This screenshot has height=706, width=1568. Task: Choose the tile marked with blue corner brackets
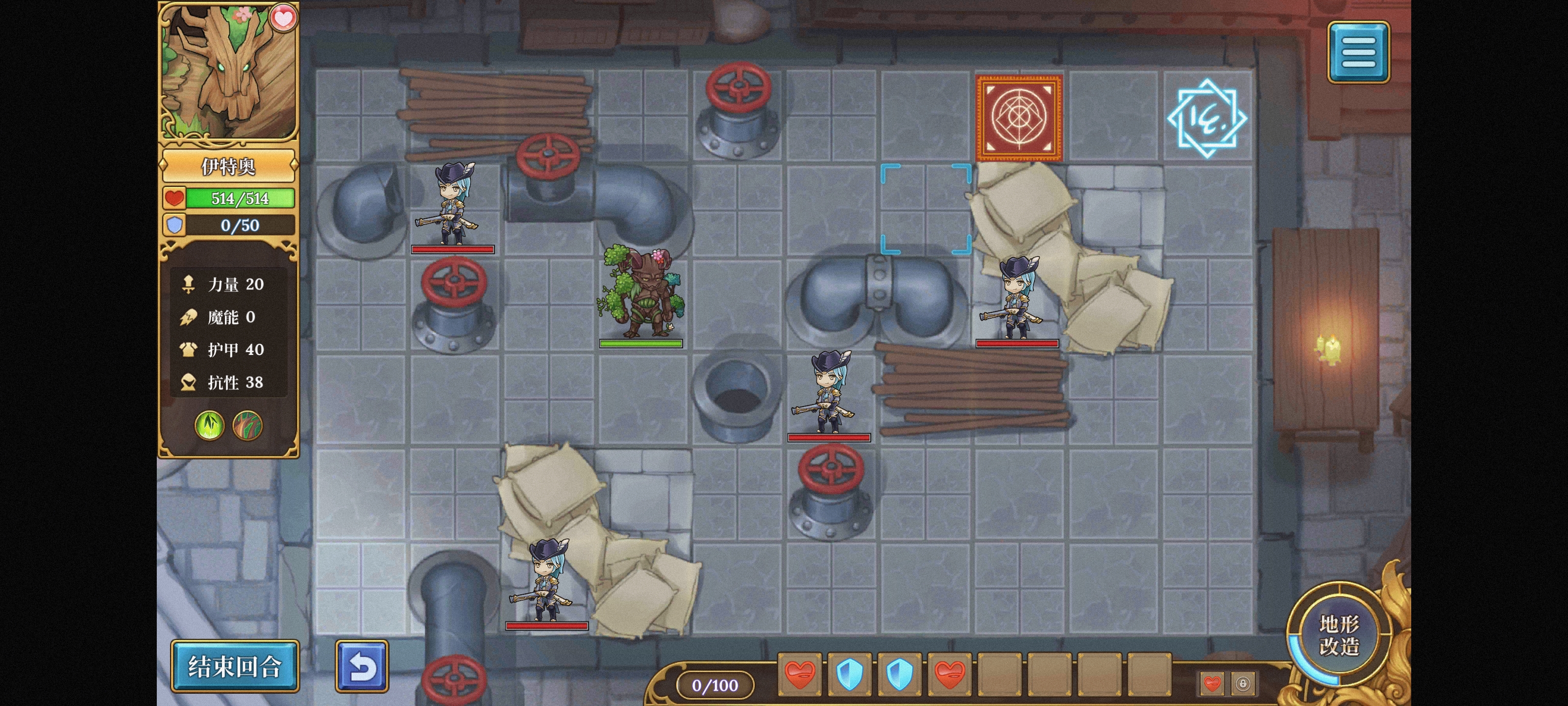(925, 208)
